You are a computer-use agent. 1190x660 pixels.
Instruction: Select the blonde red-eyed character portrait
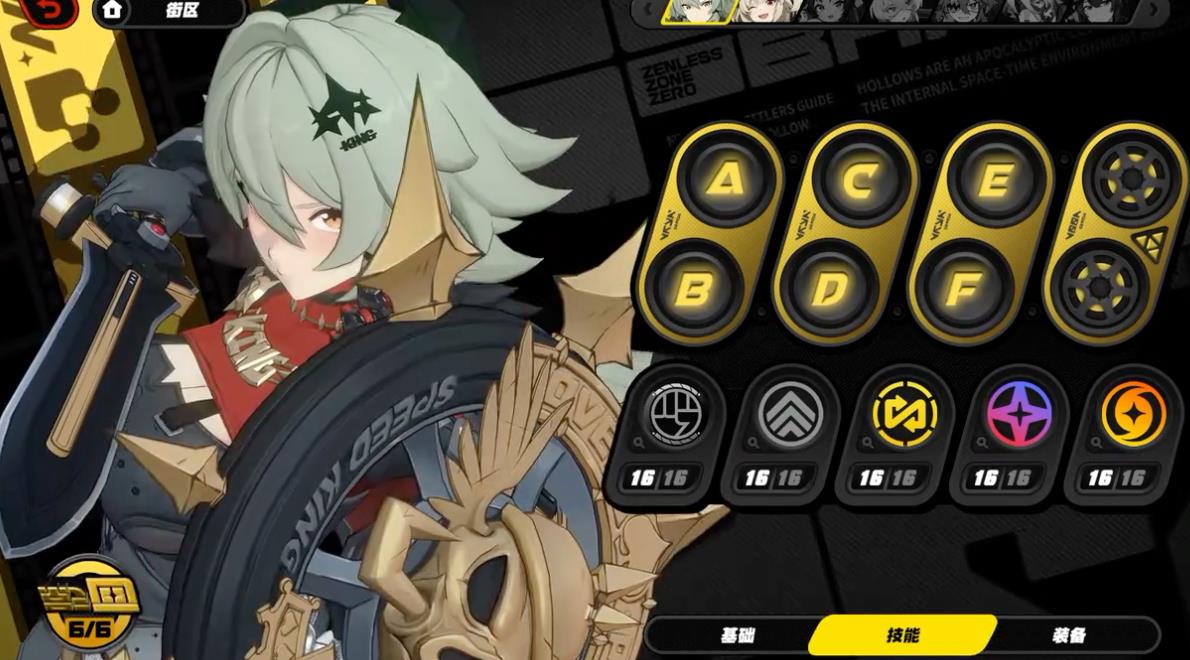click(768, 10)
